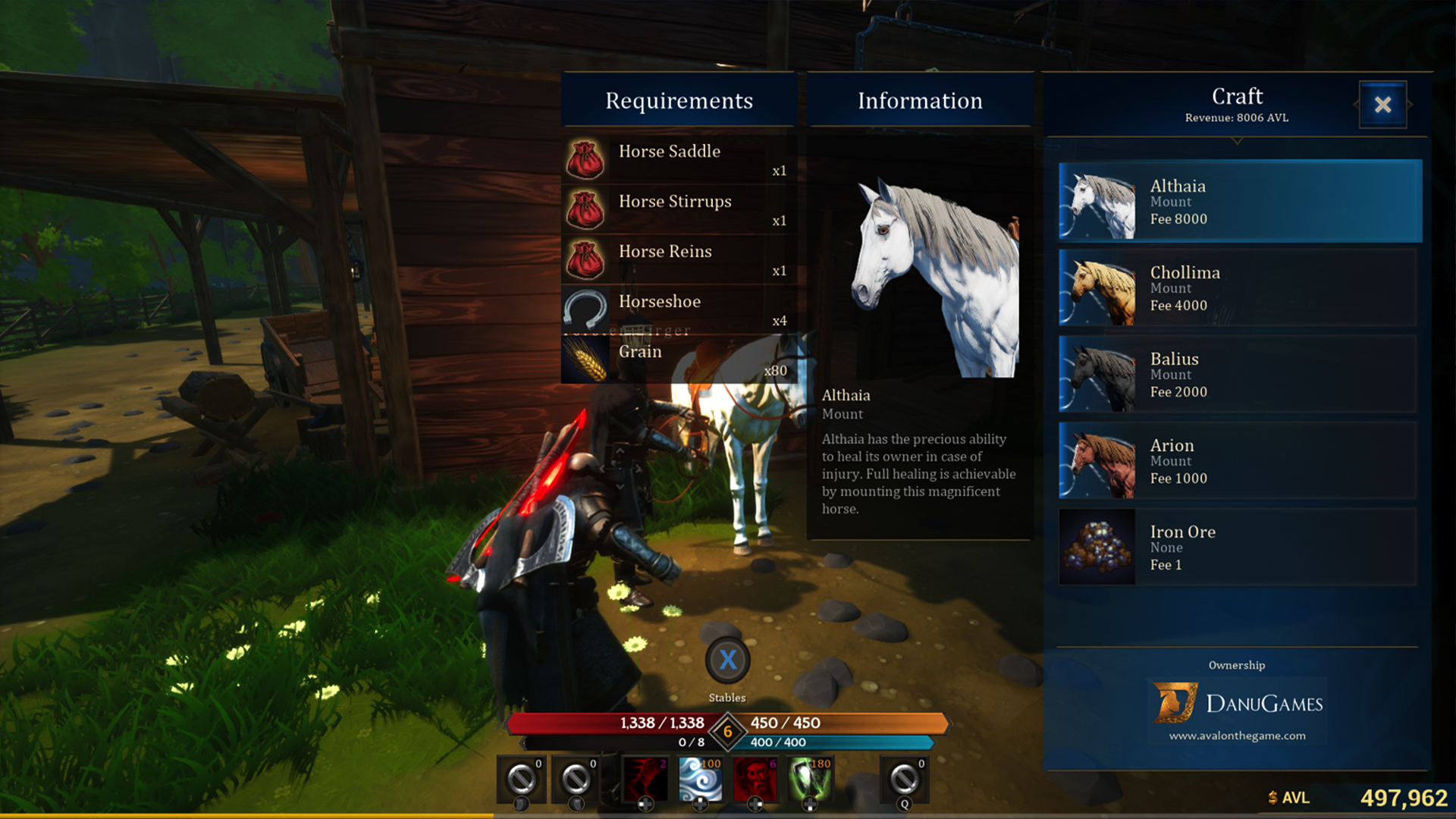
Task: Activate the red demon face ability
Action: 755,779
